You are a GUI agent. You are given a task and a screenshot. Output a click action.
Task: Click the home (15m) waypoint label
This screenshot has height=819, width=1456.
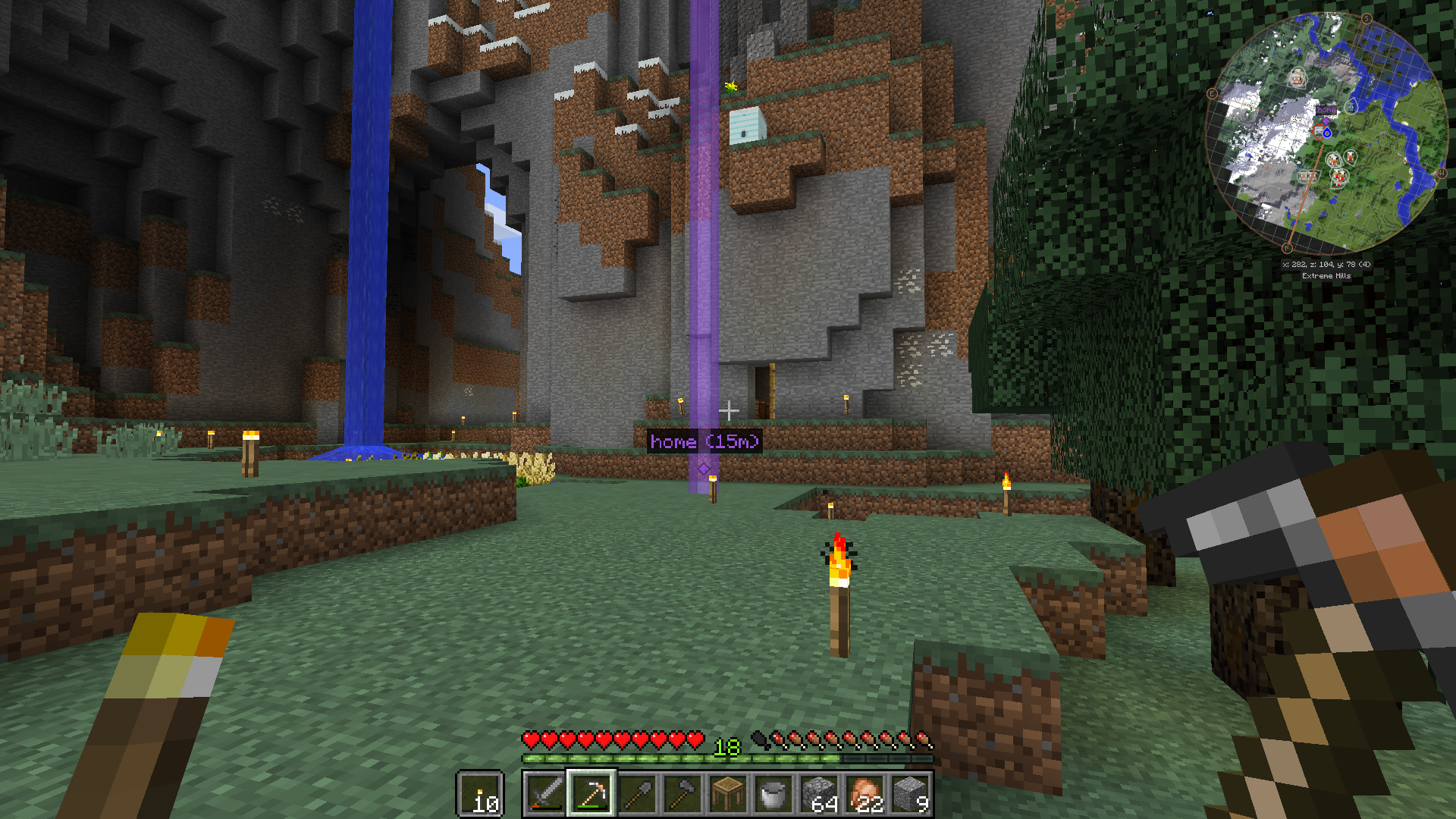(x=704, y=441)
